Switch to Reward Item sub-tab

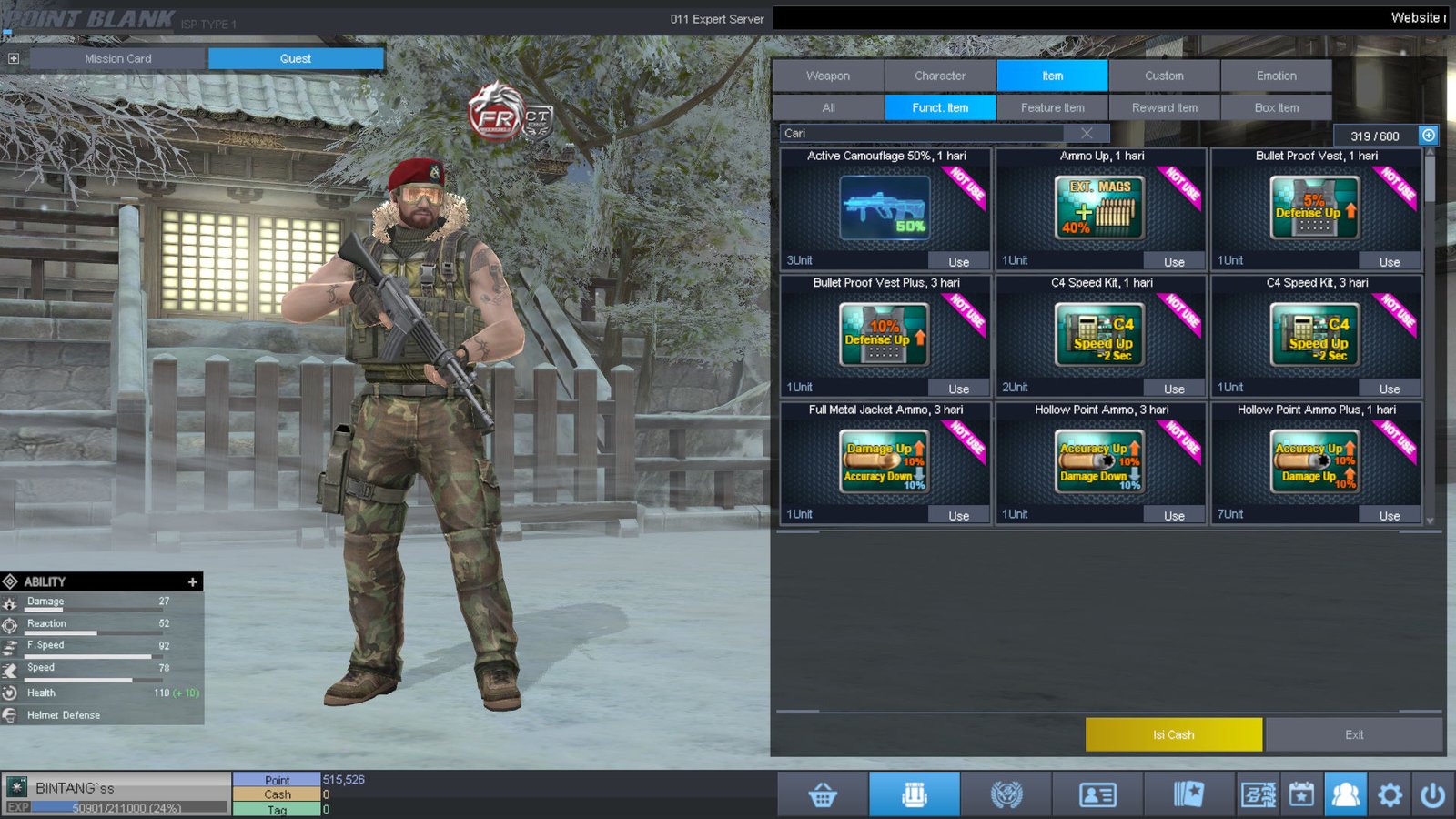coord(1164,107)
